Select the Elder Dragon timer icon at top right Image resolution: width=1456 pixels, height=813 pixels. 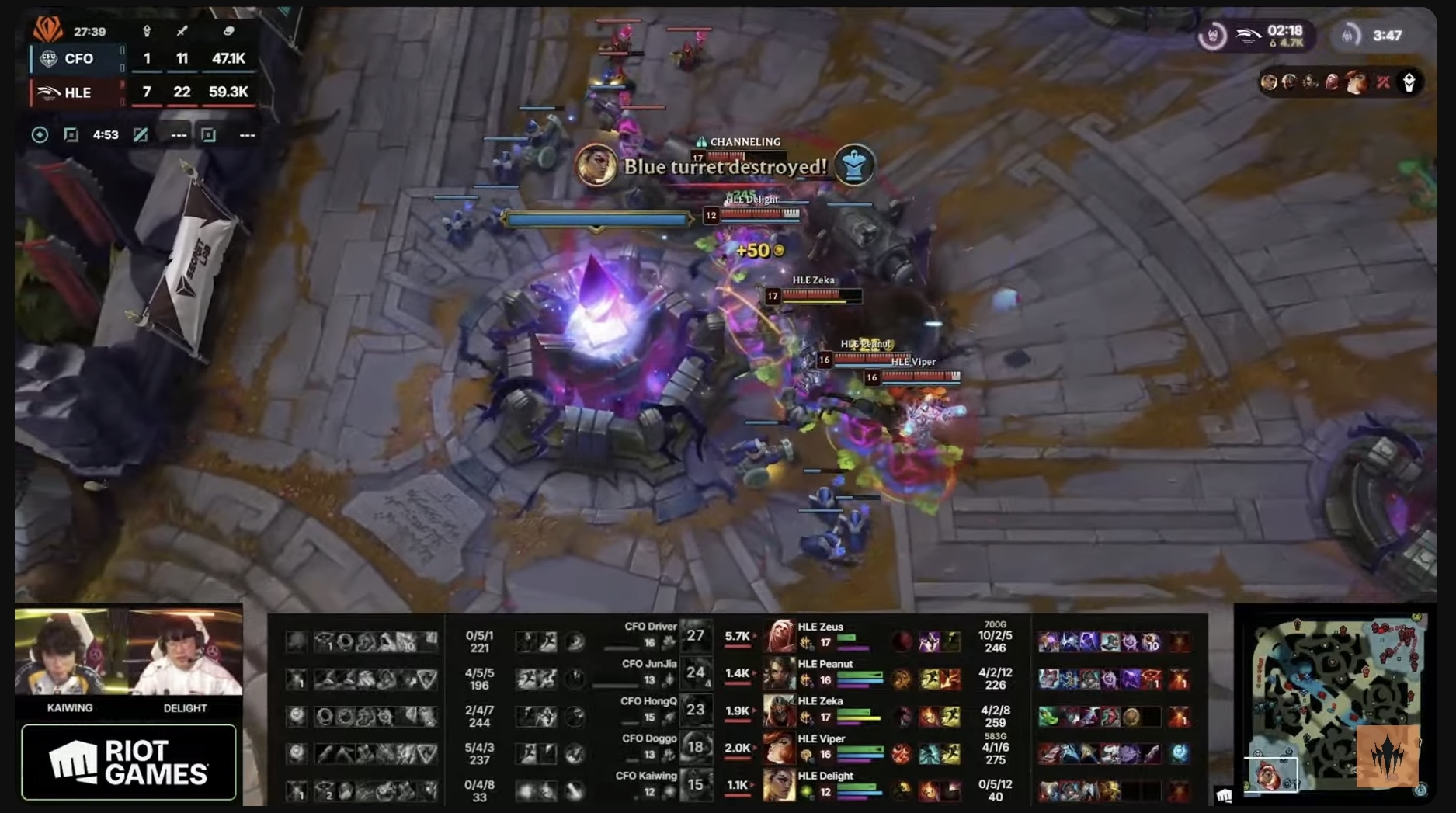1349,33
